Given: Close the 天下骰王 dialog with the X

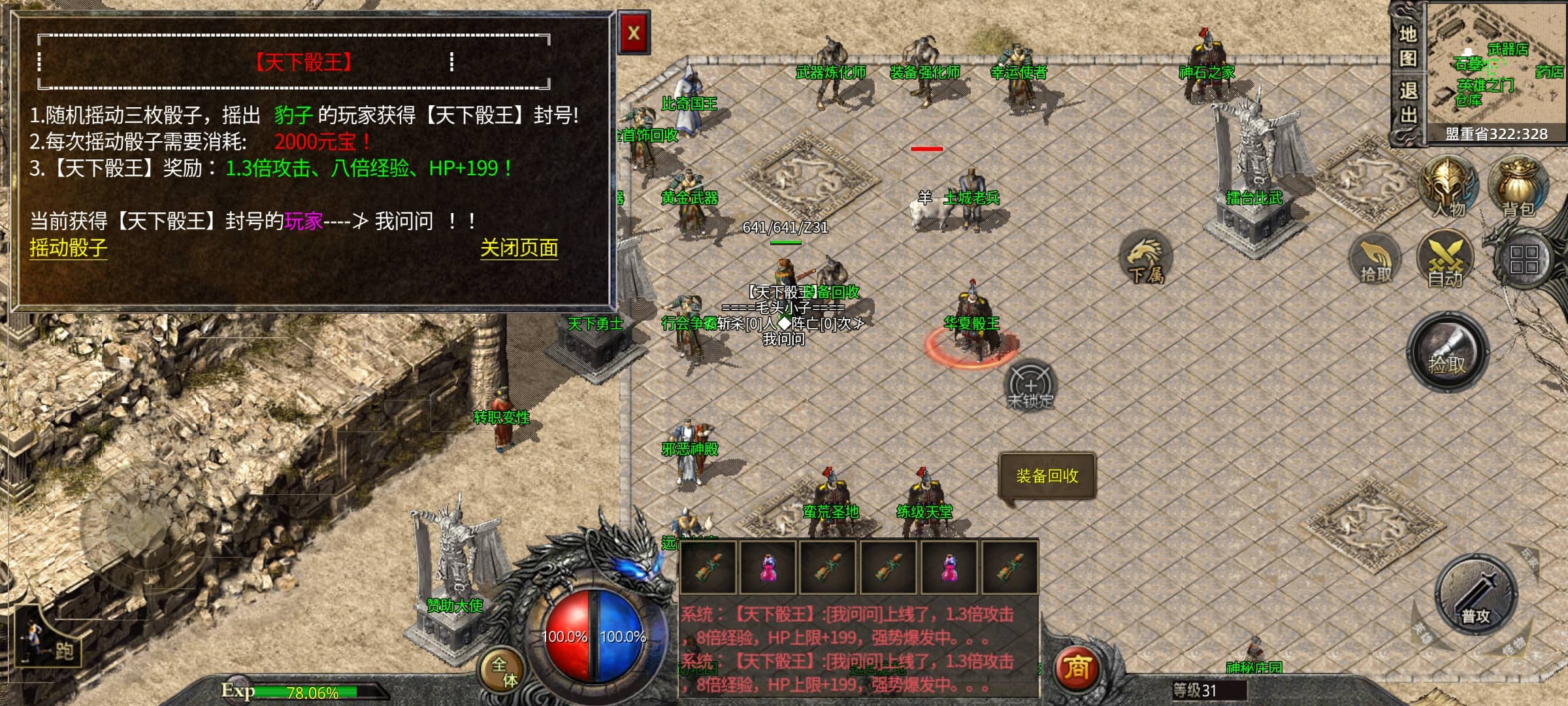Looking at the screenshot, I should [633, 33].
